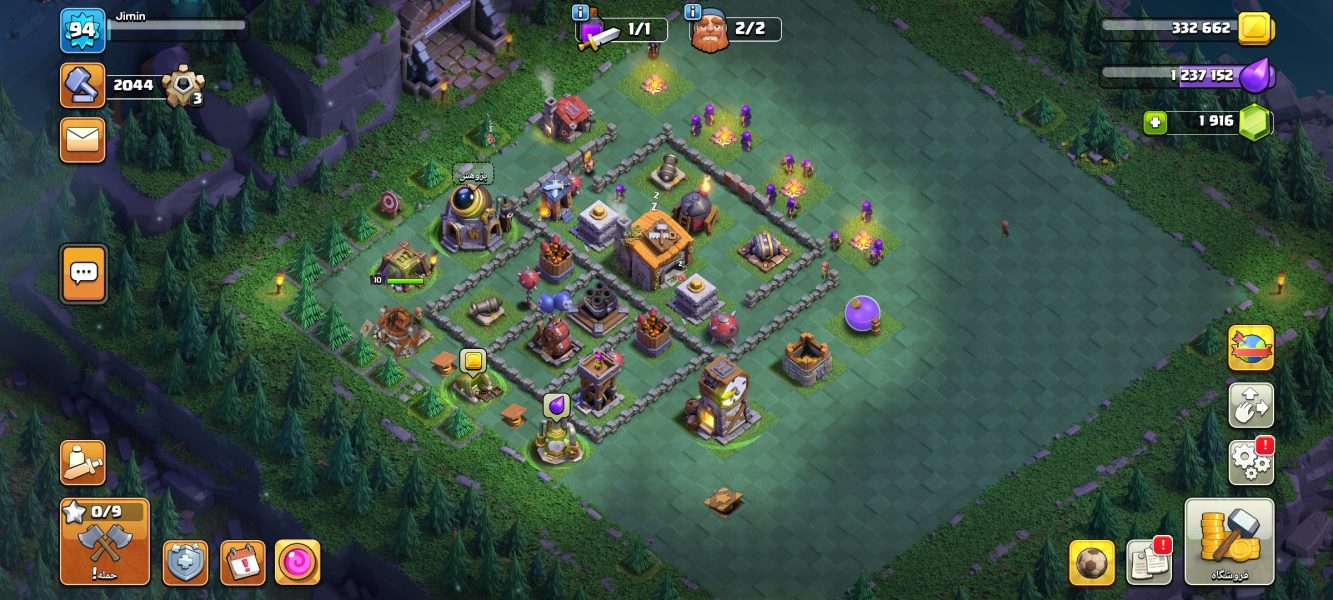The height and width of the screenshot is (600, 1333).
Task: Open the army training sword button
Action: [82, 462]
